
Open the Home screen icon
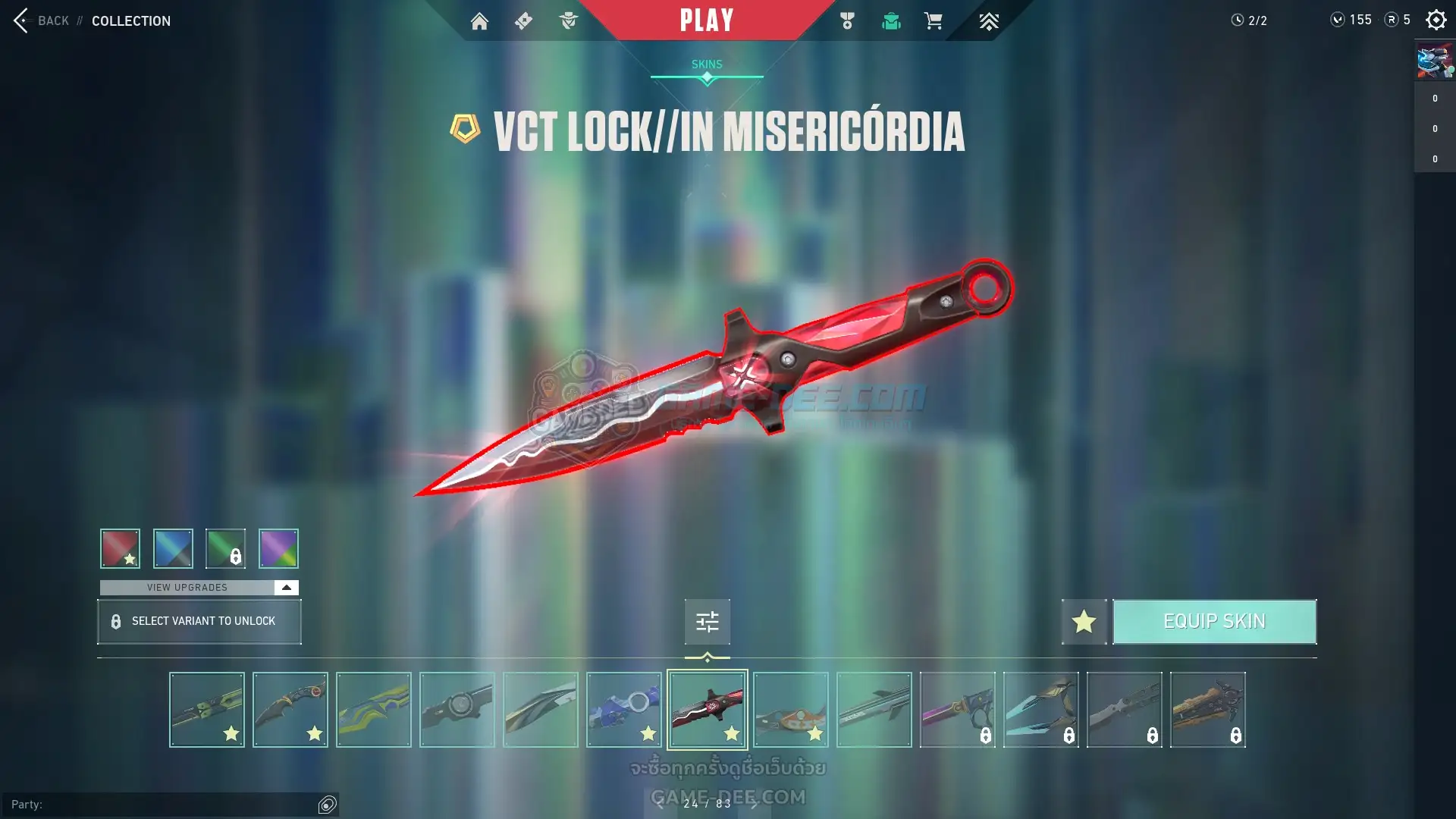[479, 21]
